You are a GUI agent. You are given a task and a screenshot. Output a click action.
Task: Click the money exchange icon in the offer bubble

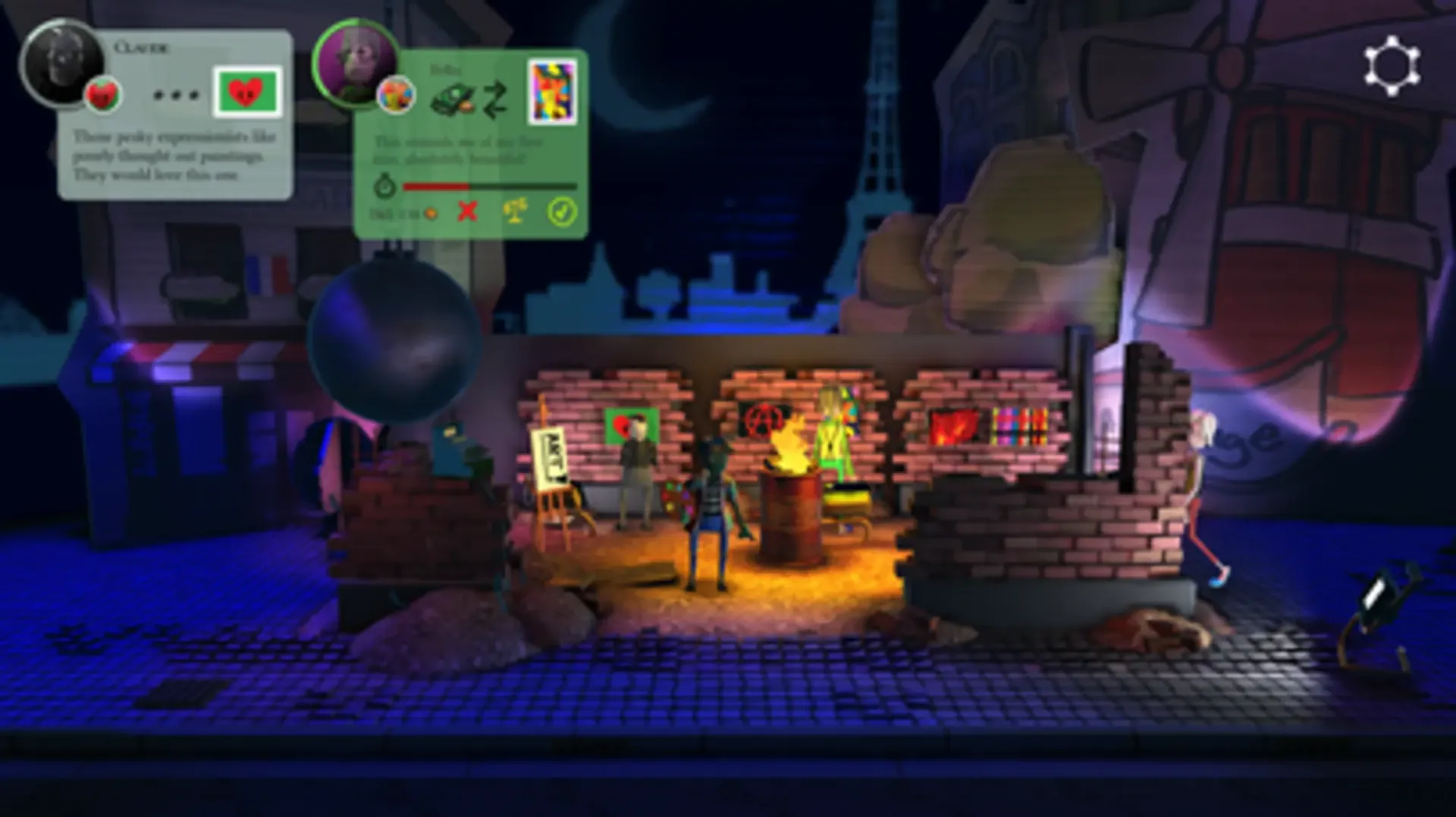pos(452,99)
